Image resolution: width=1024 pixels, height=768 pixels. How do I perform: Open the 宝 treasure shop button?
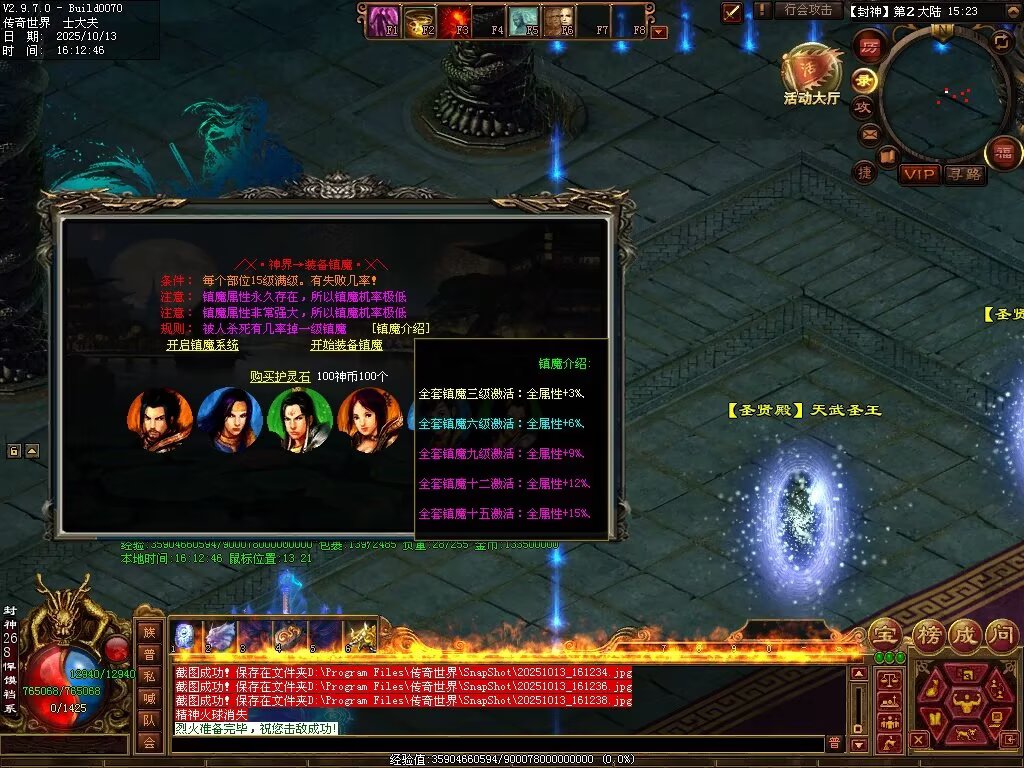coord(884,634)
